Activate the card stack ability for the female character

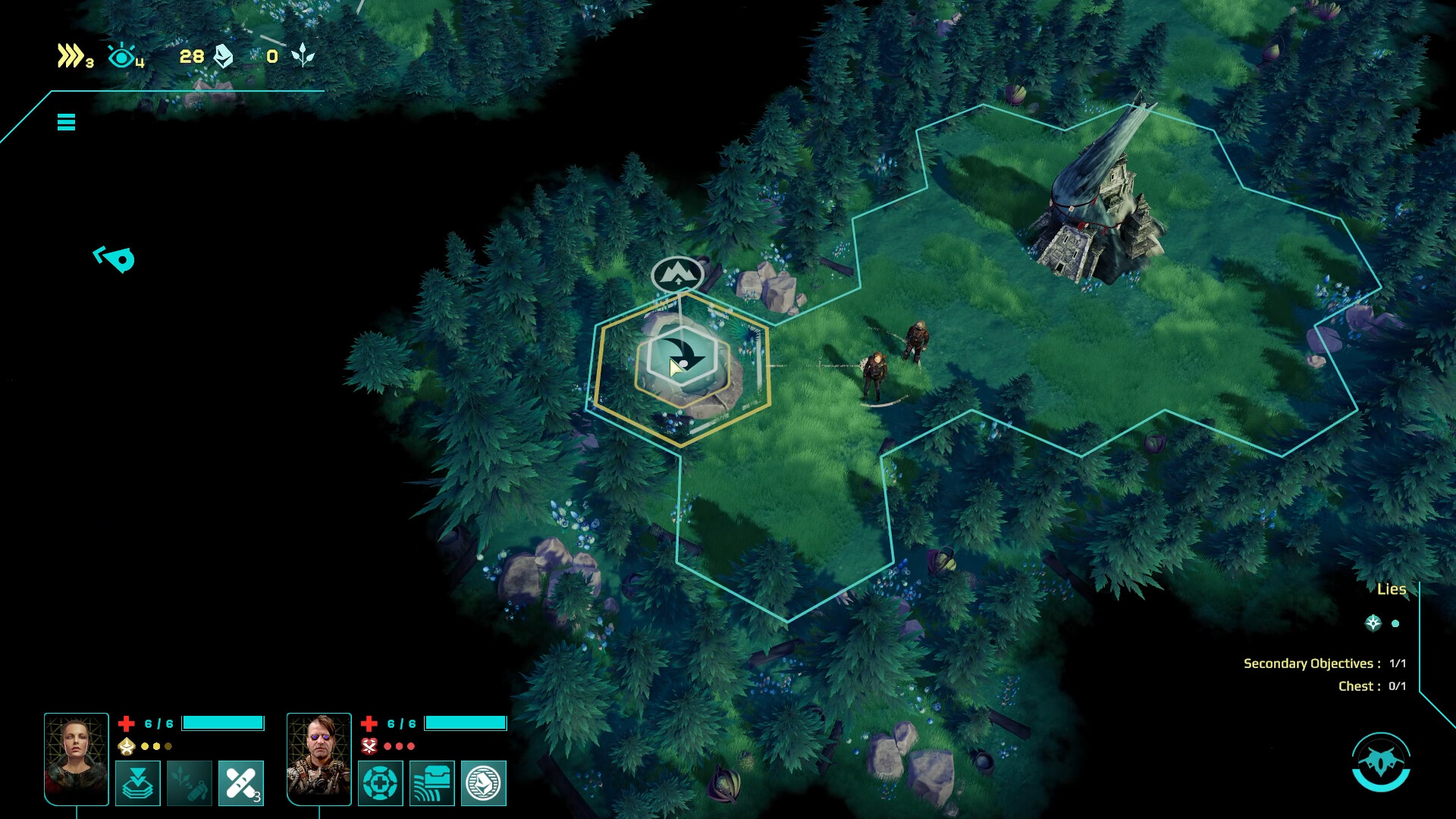(x=137, y=783)
